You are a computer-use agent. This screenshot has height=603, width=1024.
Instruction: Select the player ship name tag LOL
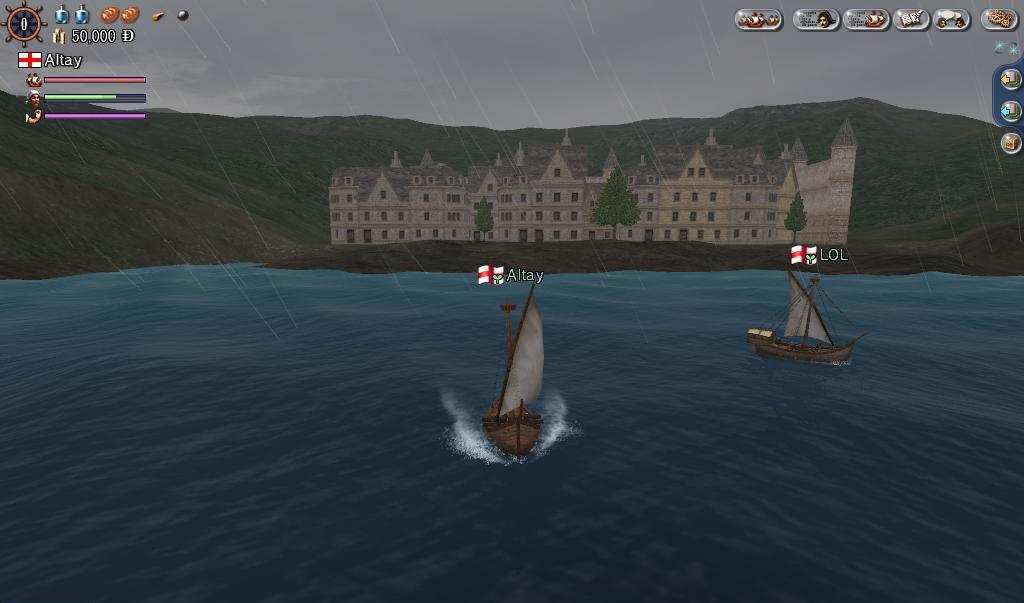(x=832, y=255)
